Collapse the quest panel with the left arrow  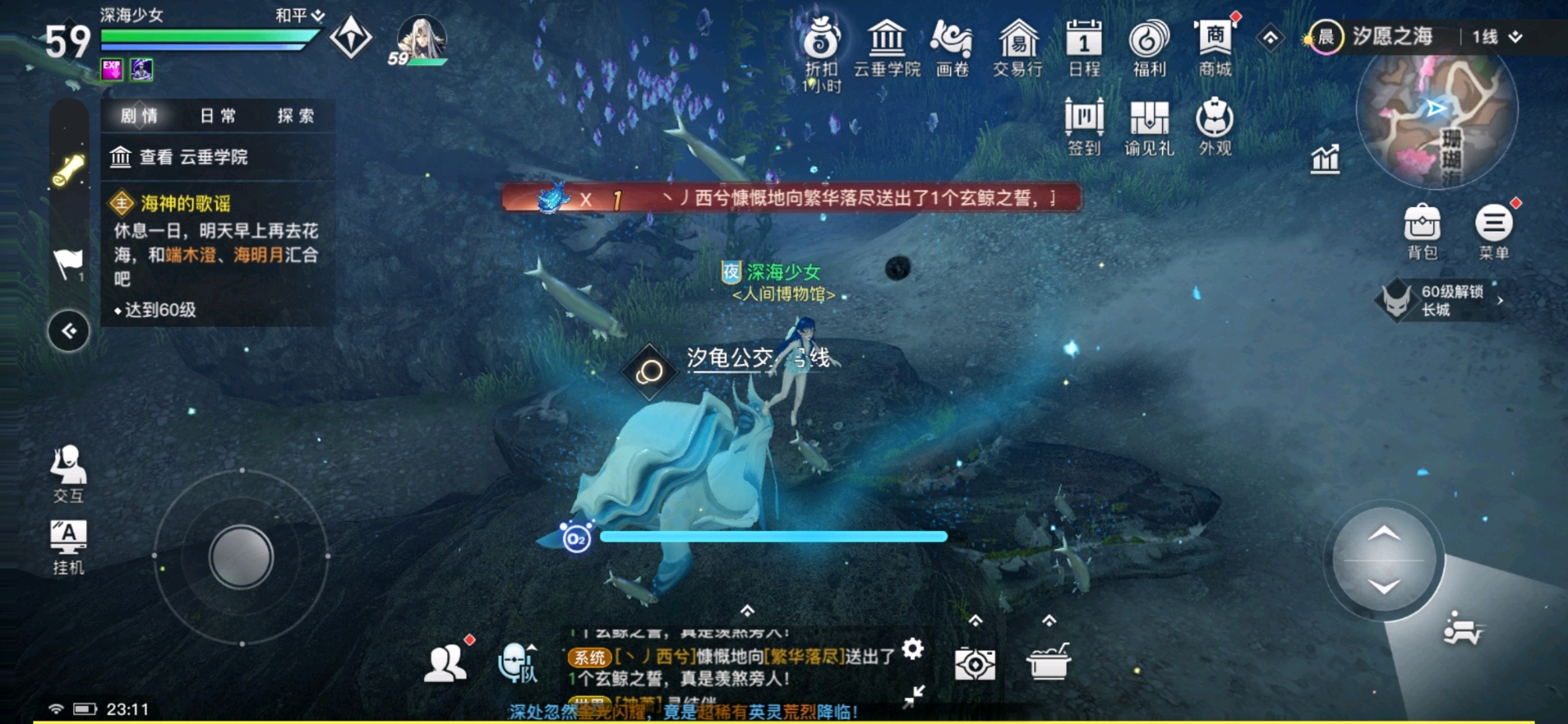tap(69, 331)
